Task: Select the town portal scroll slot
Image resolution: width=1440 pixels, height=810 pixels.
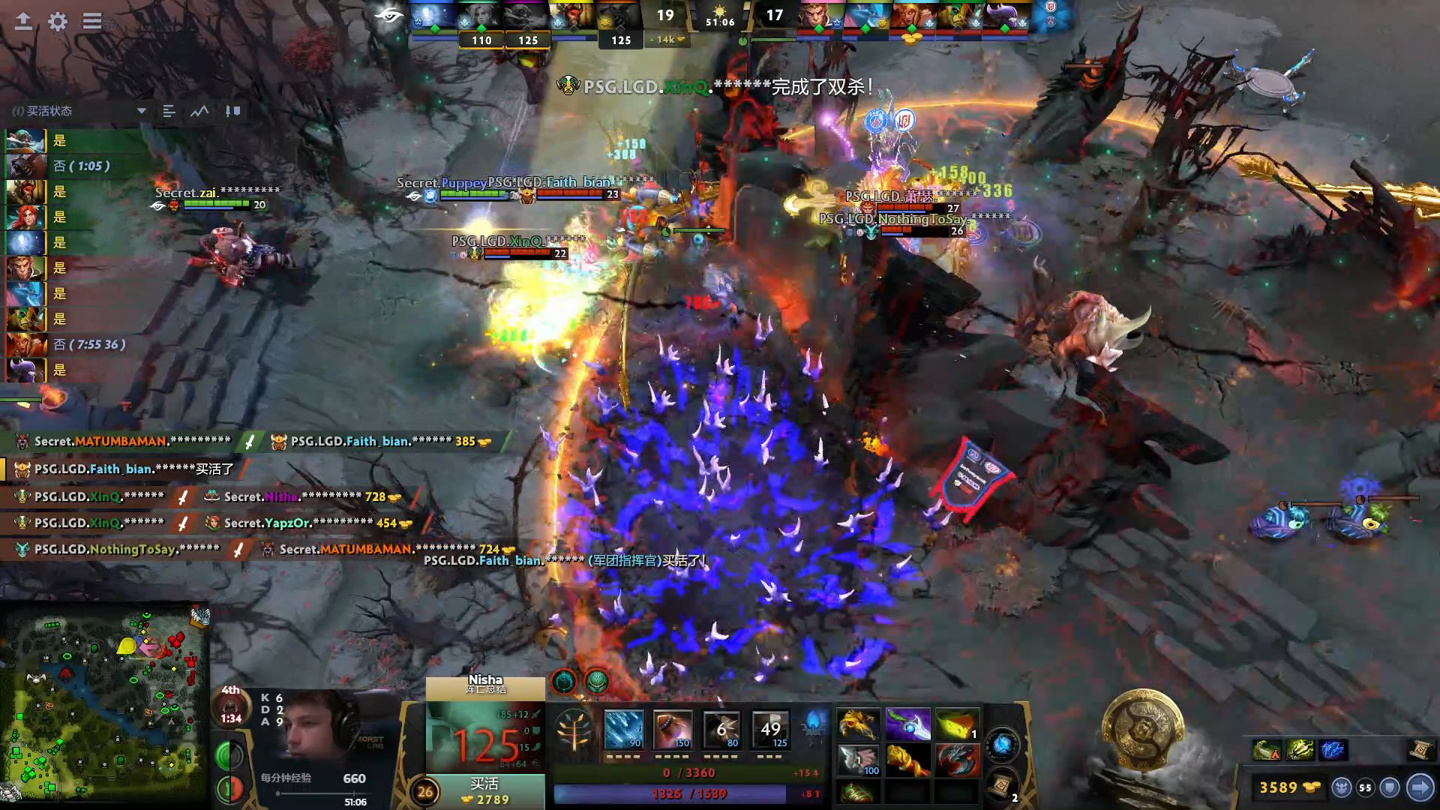Action: 1002,786
